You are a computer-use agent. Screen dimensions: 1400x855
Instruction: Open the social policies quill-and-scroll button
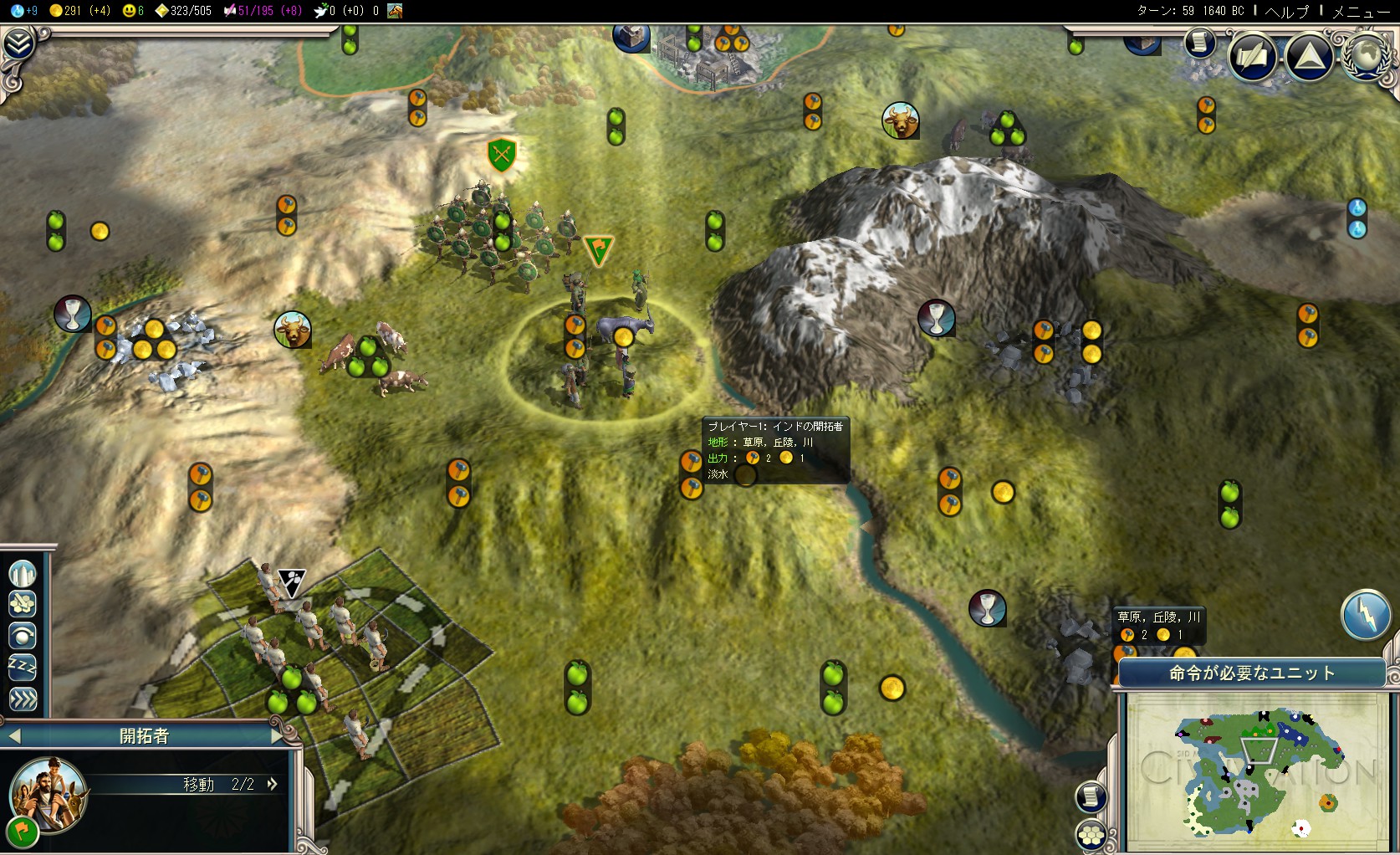pos(1252,56)
